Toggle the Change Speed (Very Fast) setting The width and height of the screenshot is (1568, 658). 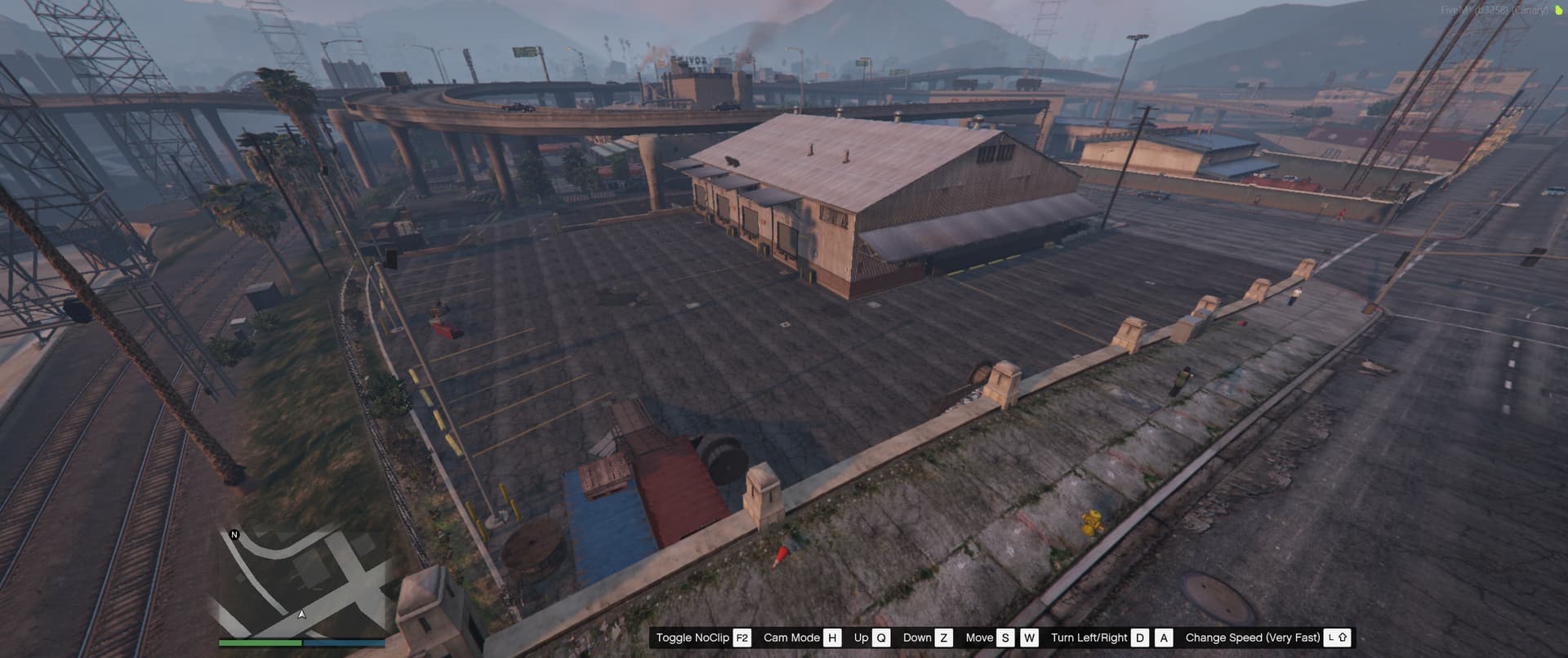click(x=1252, y=638)
